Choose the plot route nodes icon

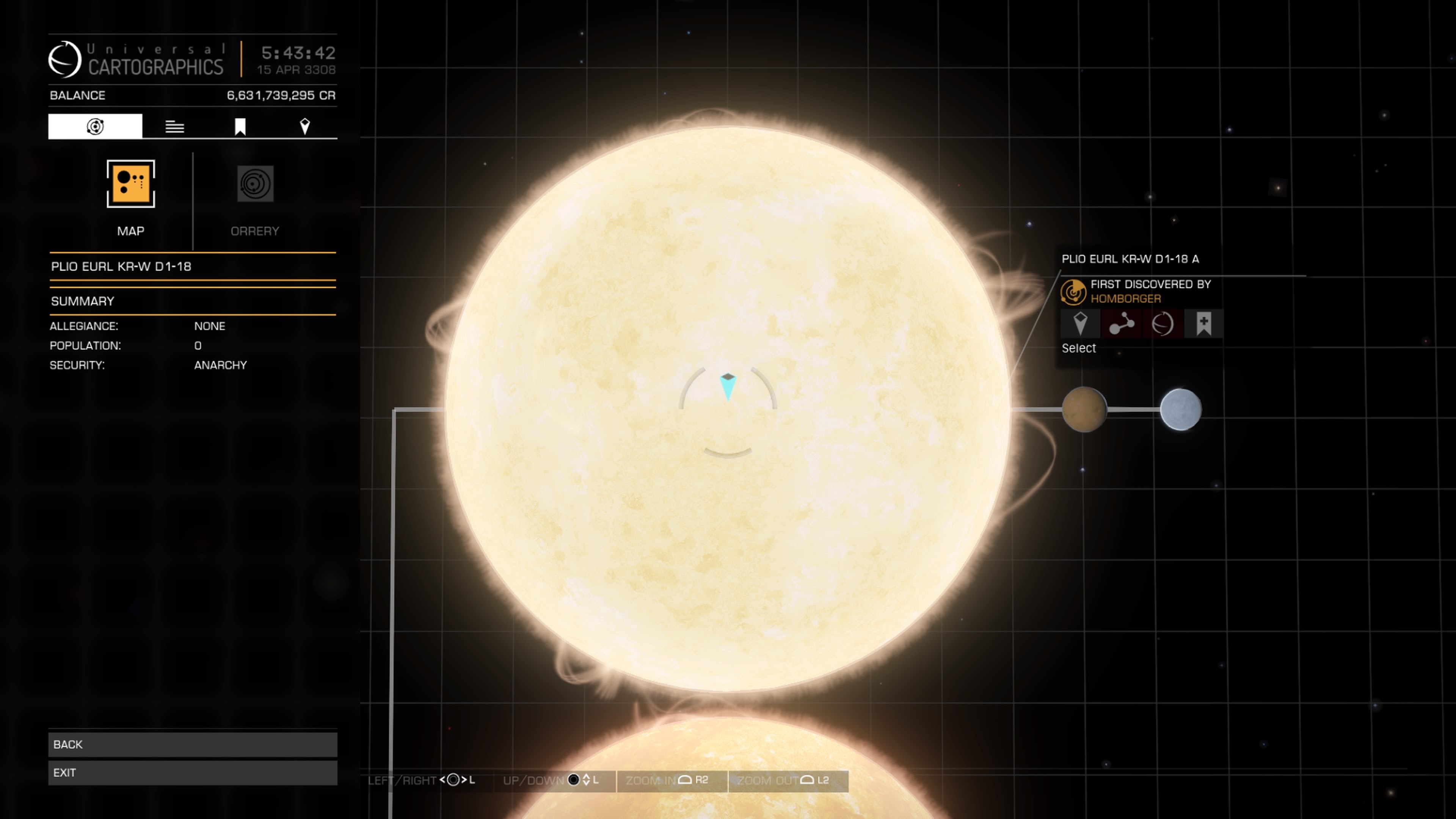1122,324
